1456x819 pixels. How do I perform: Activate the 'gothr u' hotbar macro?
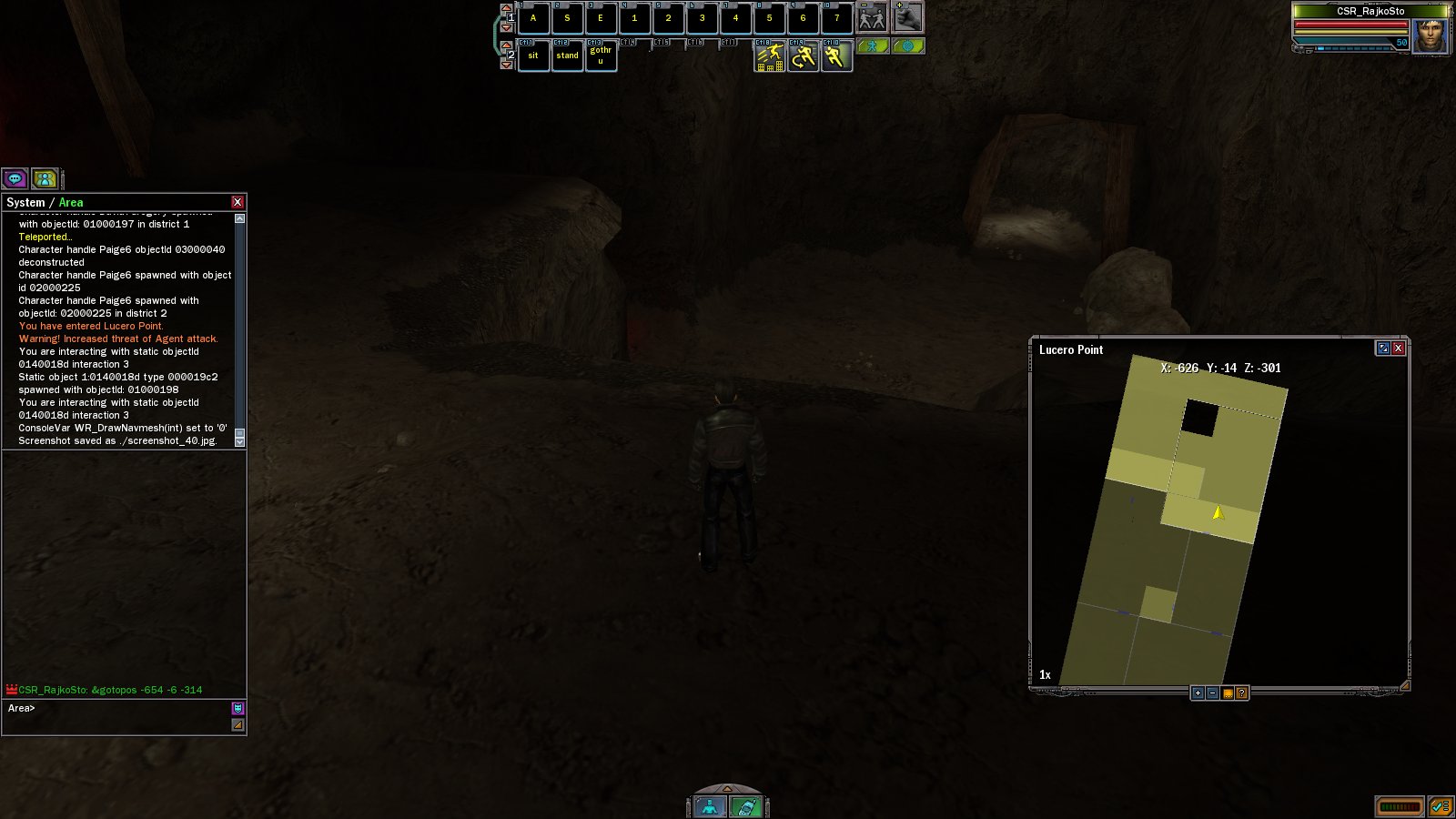pyautogui.click(x=601, y=56)
